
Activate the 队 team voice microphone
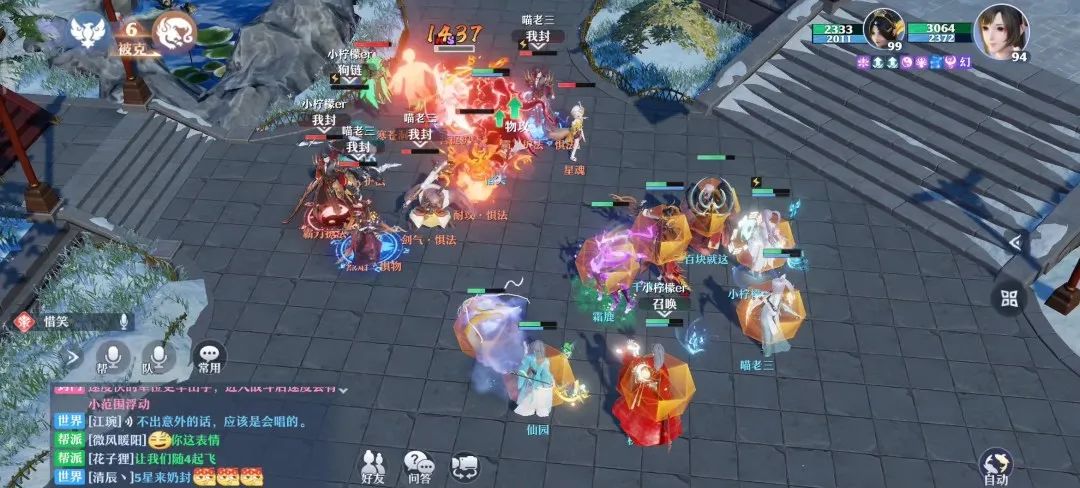[x=158, y=356]
